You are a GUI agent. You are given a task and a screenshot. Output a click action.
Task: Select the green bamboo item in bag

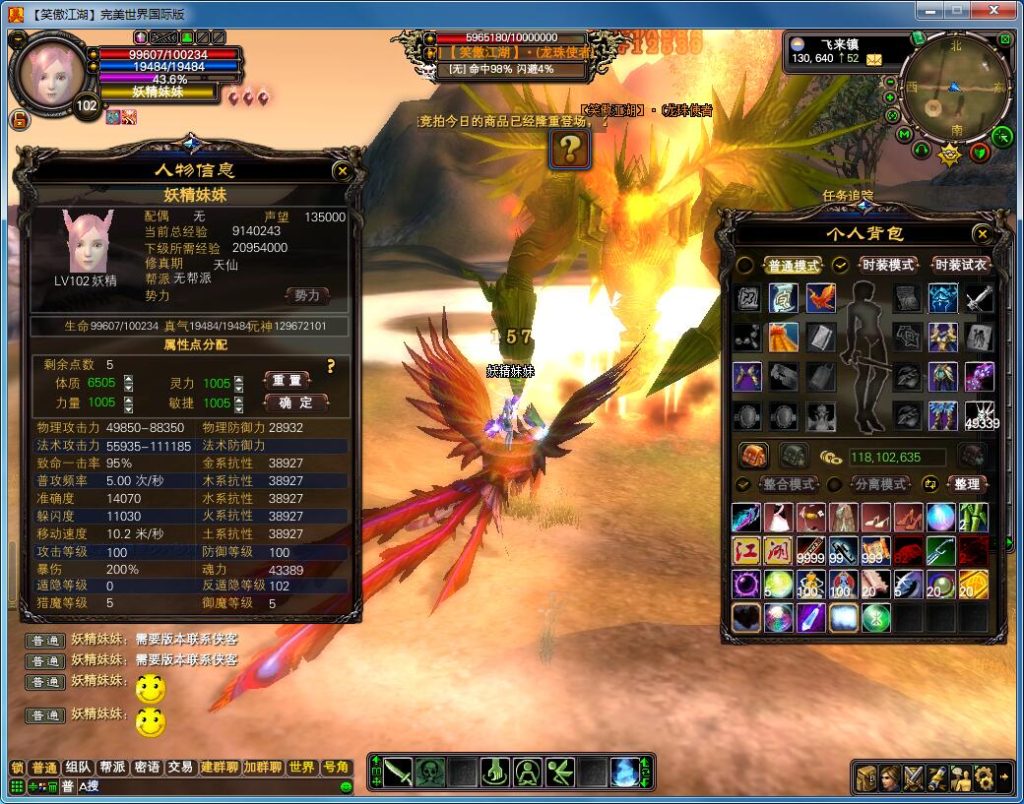(x=974, y=517)
